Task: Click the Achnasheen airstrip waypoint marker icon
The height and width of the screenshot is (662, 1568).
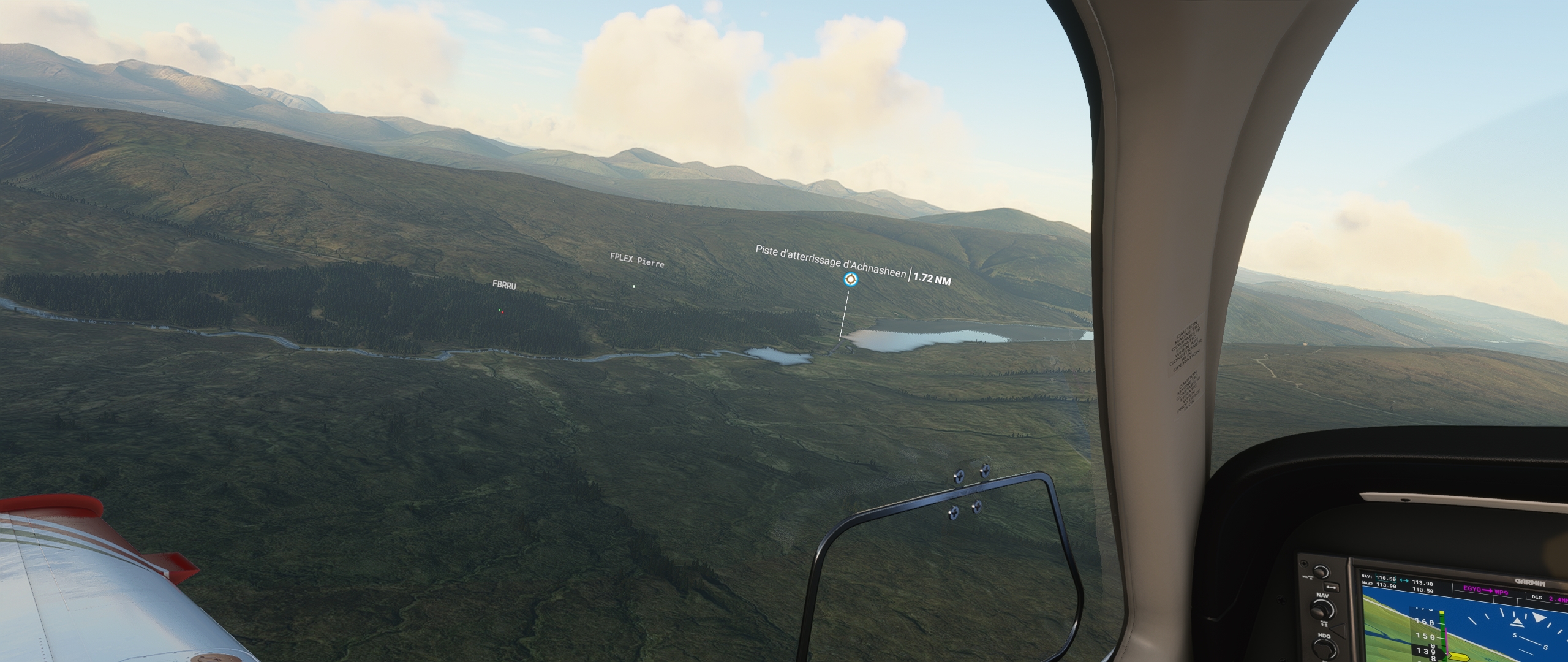Action: [850, 280]
